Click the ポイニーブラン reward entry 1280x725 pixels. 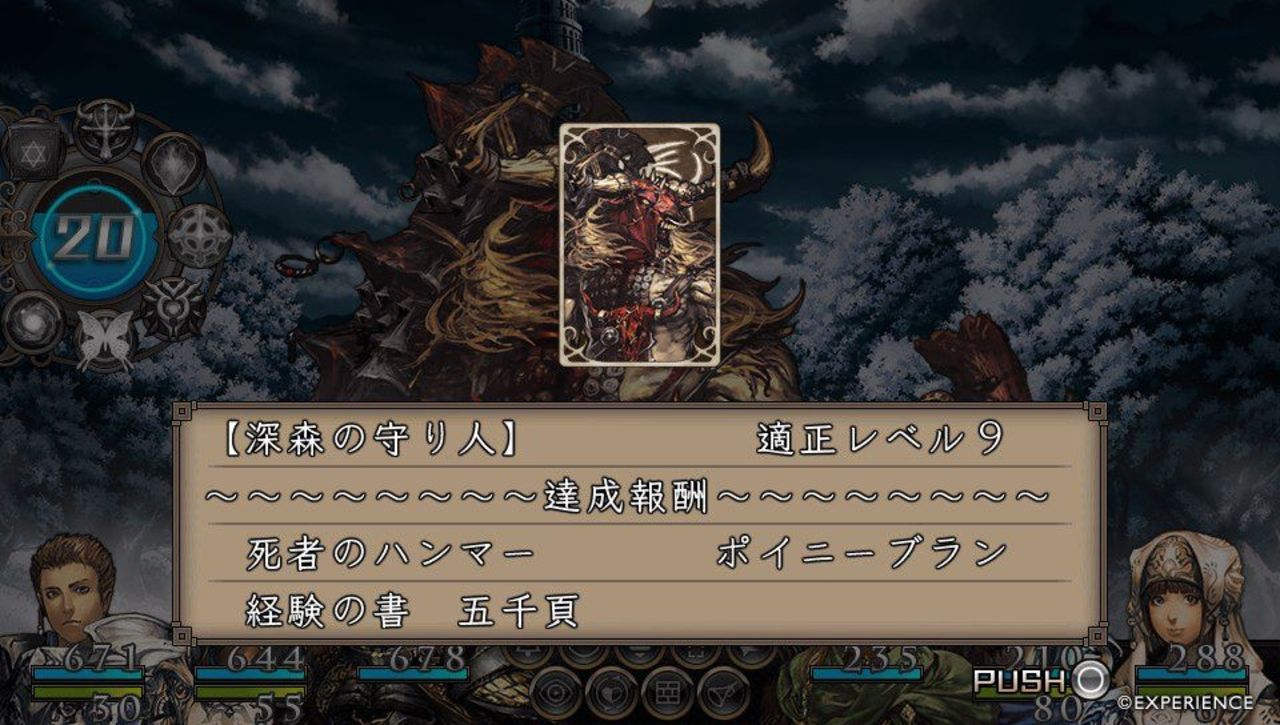(861, 553)
